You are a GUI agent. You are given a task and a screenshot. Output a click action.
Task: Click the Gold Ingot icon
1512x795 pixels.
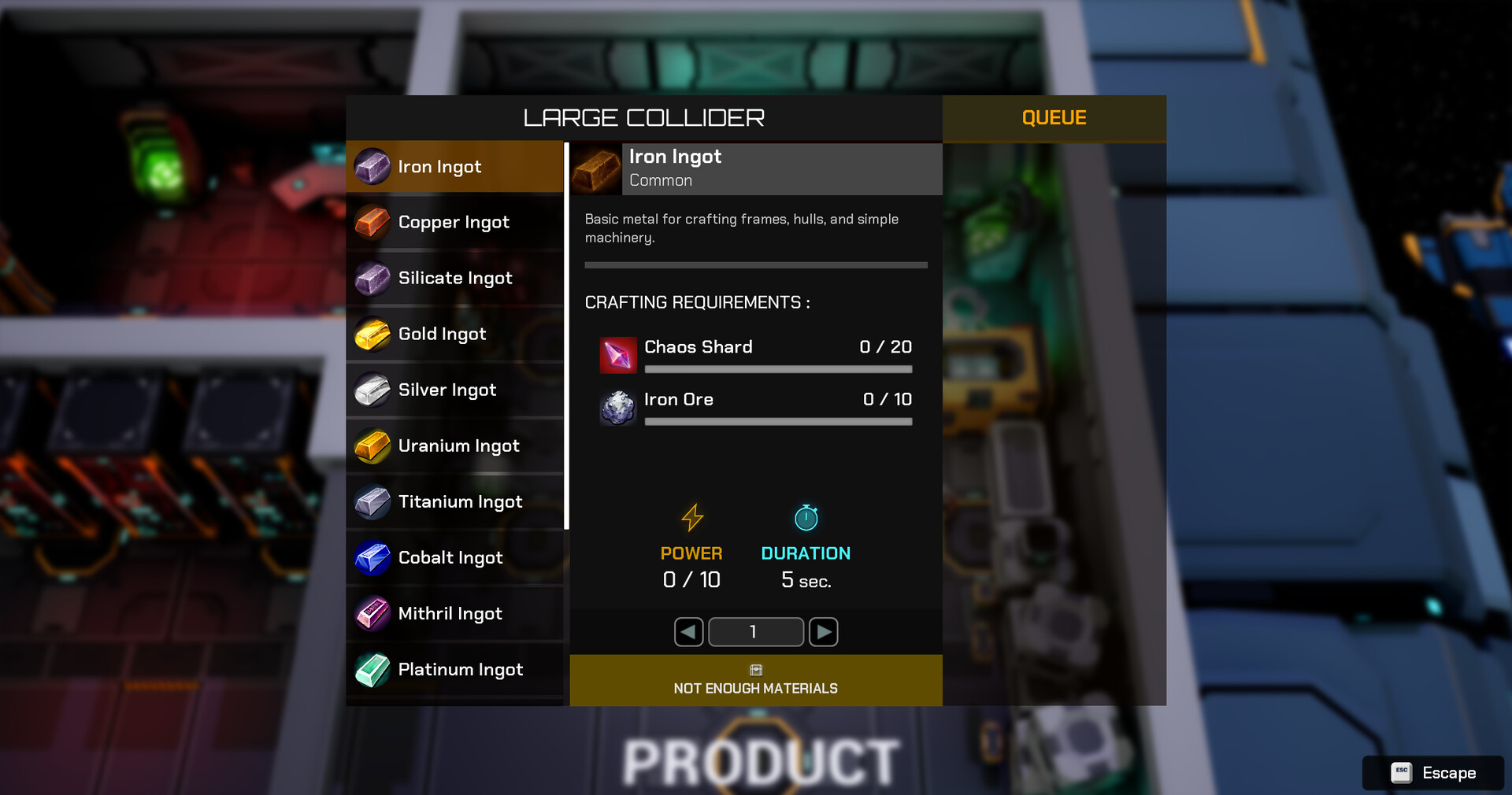[x=372, y=334]
